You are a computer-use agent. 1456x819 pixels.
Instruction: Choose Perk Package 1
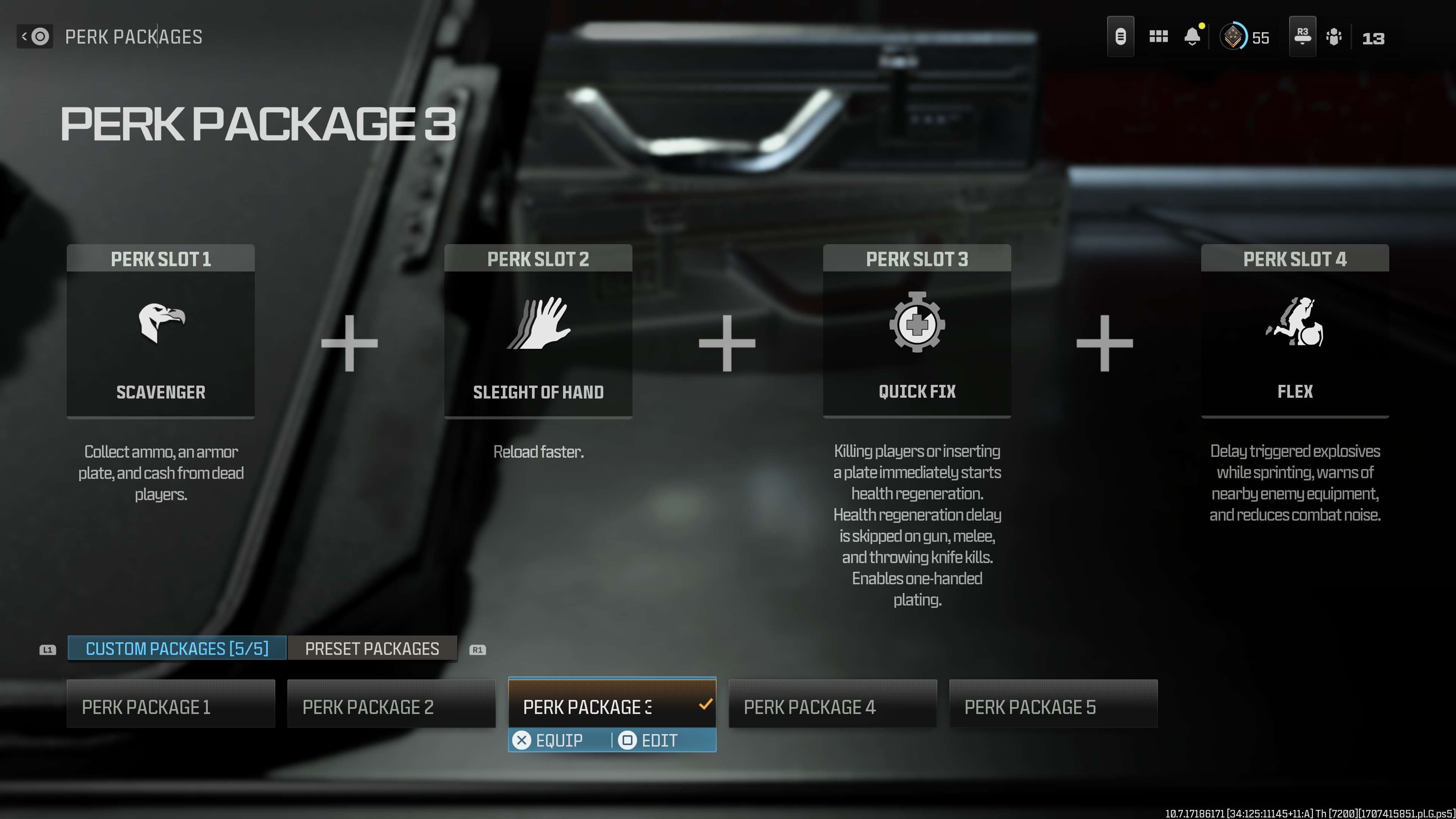click(171, 706)
